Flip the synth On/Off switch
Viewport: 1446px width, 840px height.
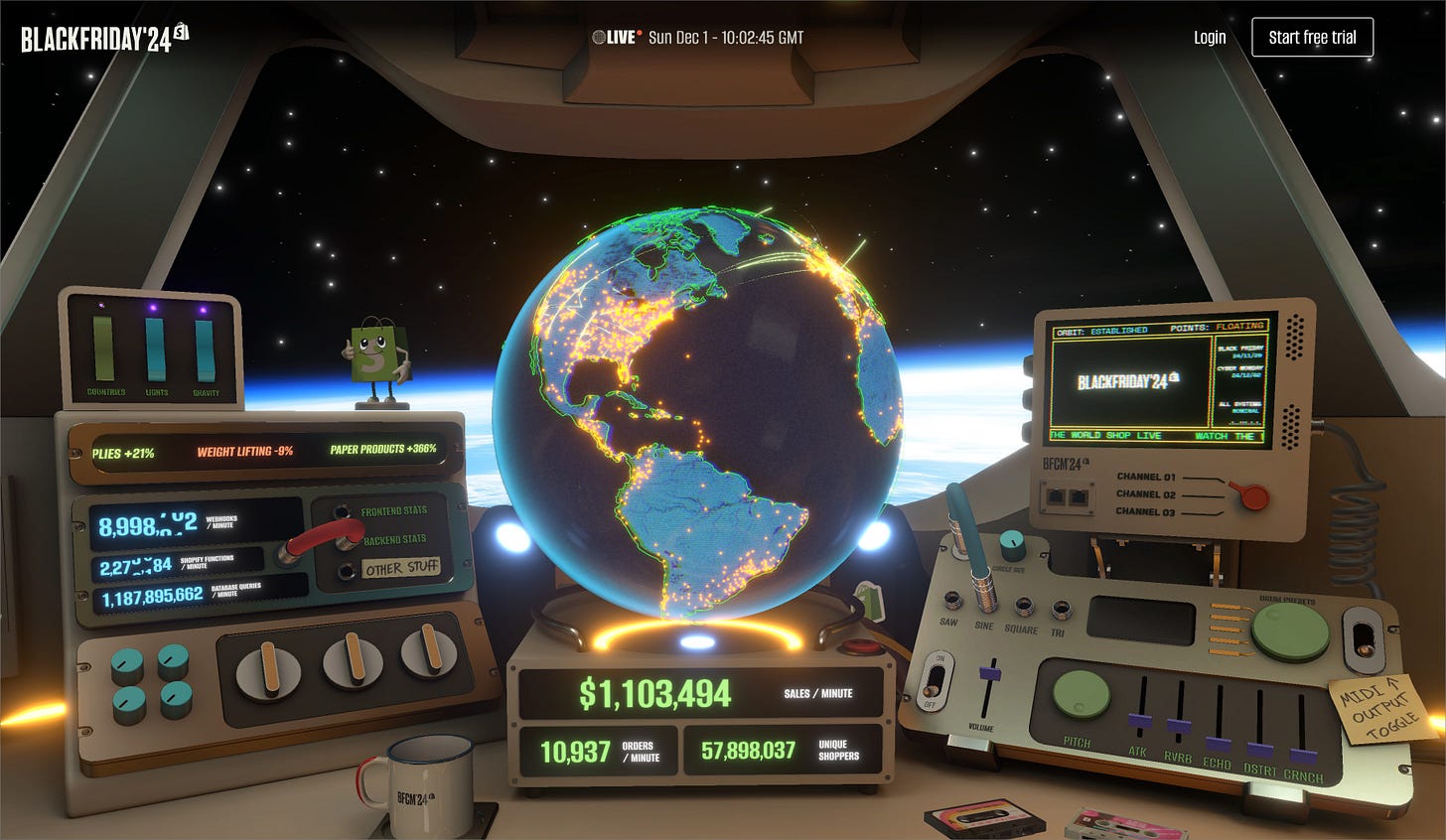click(x=937, y=678)
